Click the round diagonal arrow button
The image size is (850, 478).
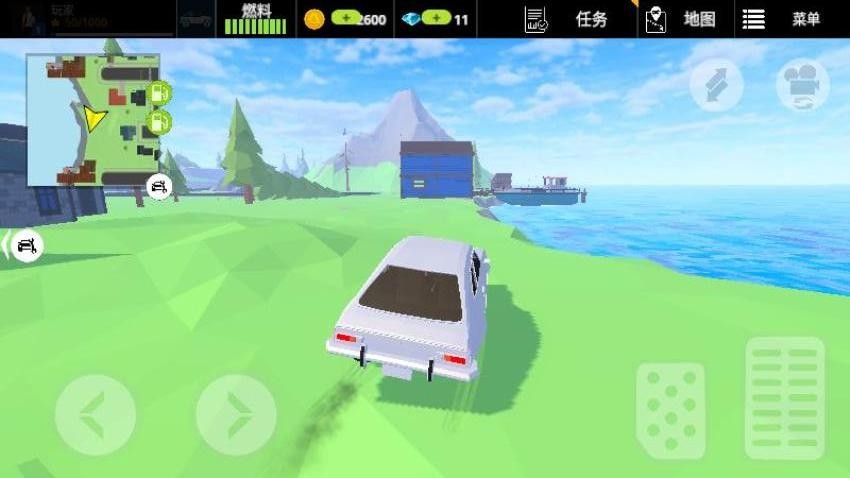coord(716,85)
